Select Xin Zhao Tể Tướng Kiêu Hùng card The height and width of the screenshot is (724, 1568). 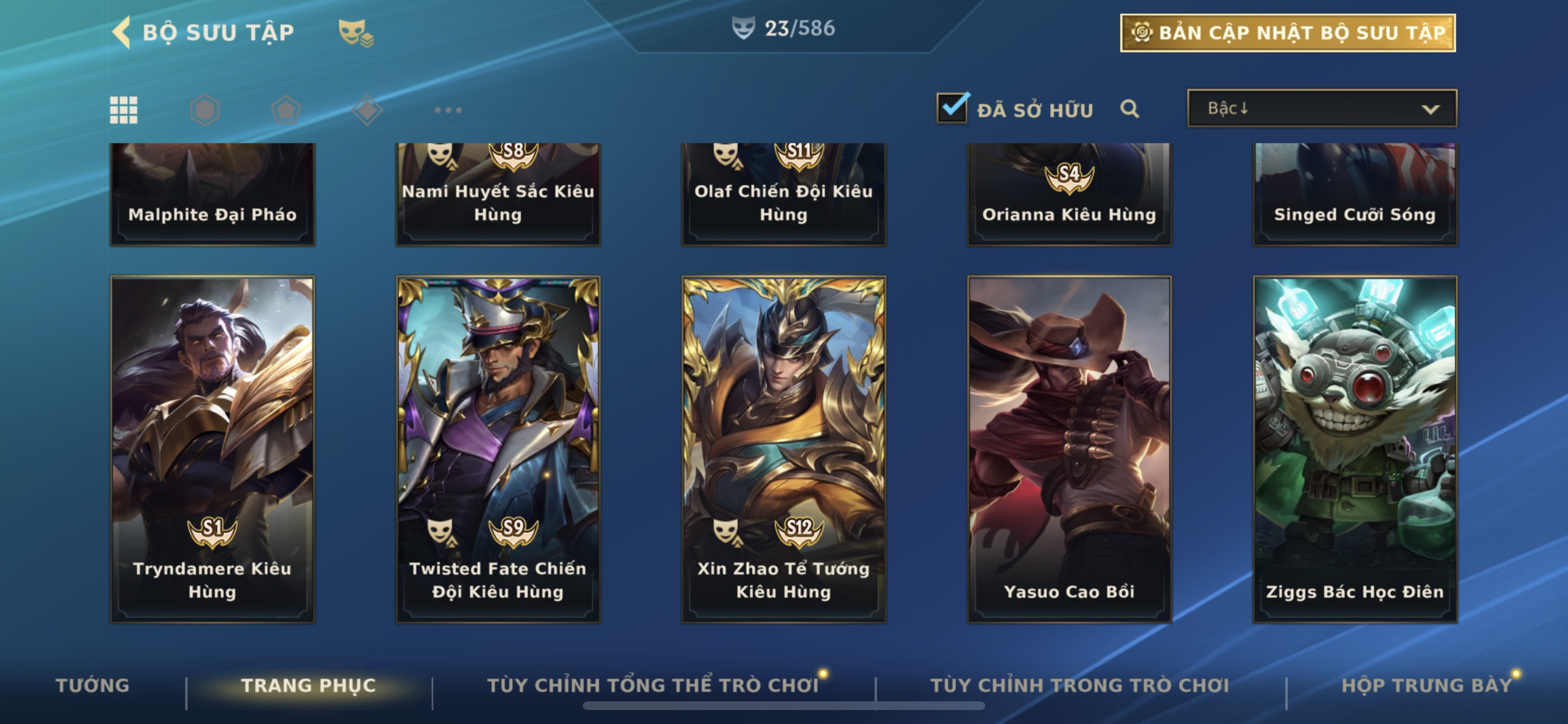click(x=783, y=449)
